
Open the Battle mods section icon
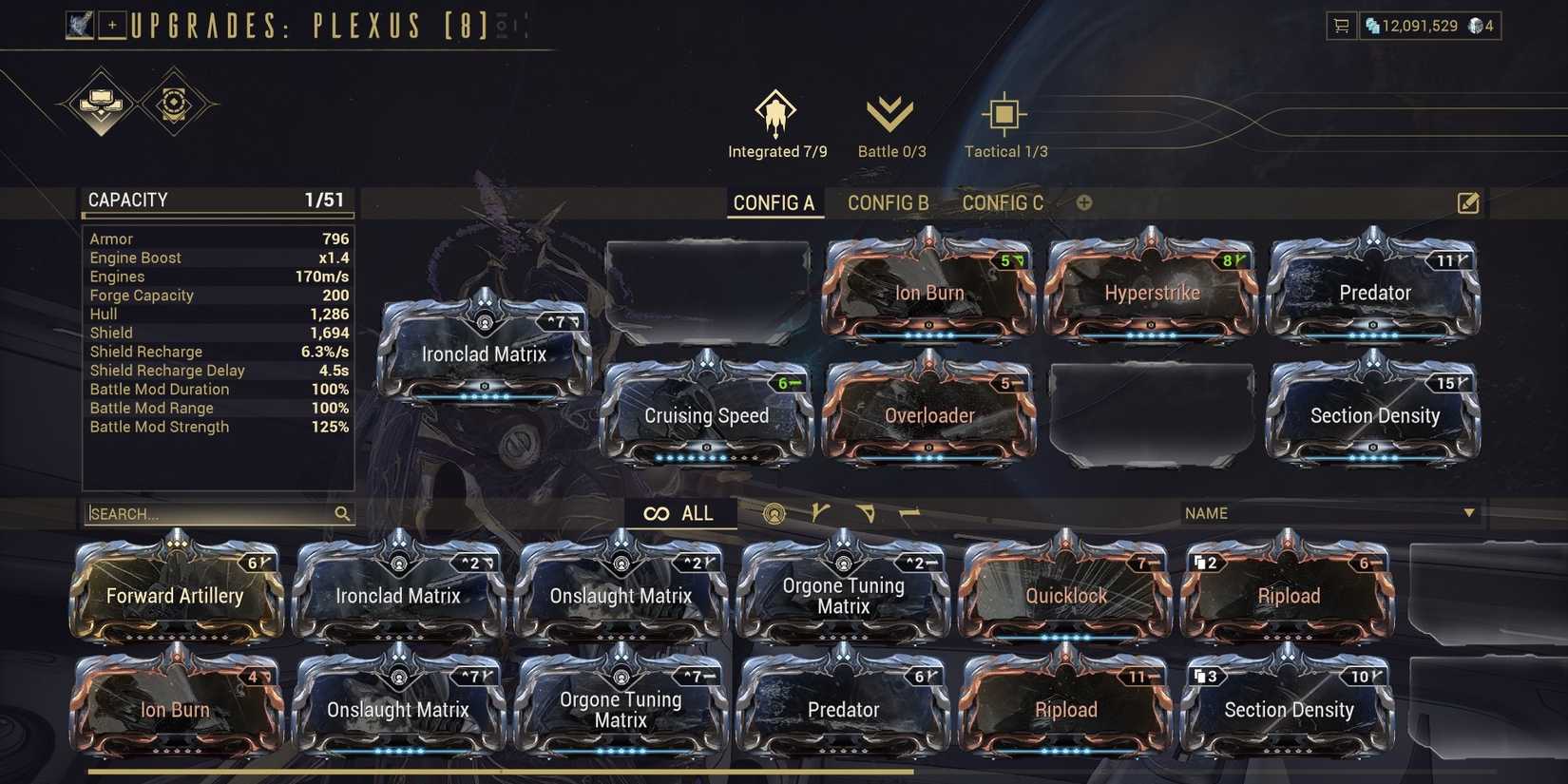tap(891, 114)
